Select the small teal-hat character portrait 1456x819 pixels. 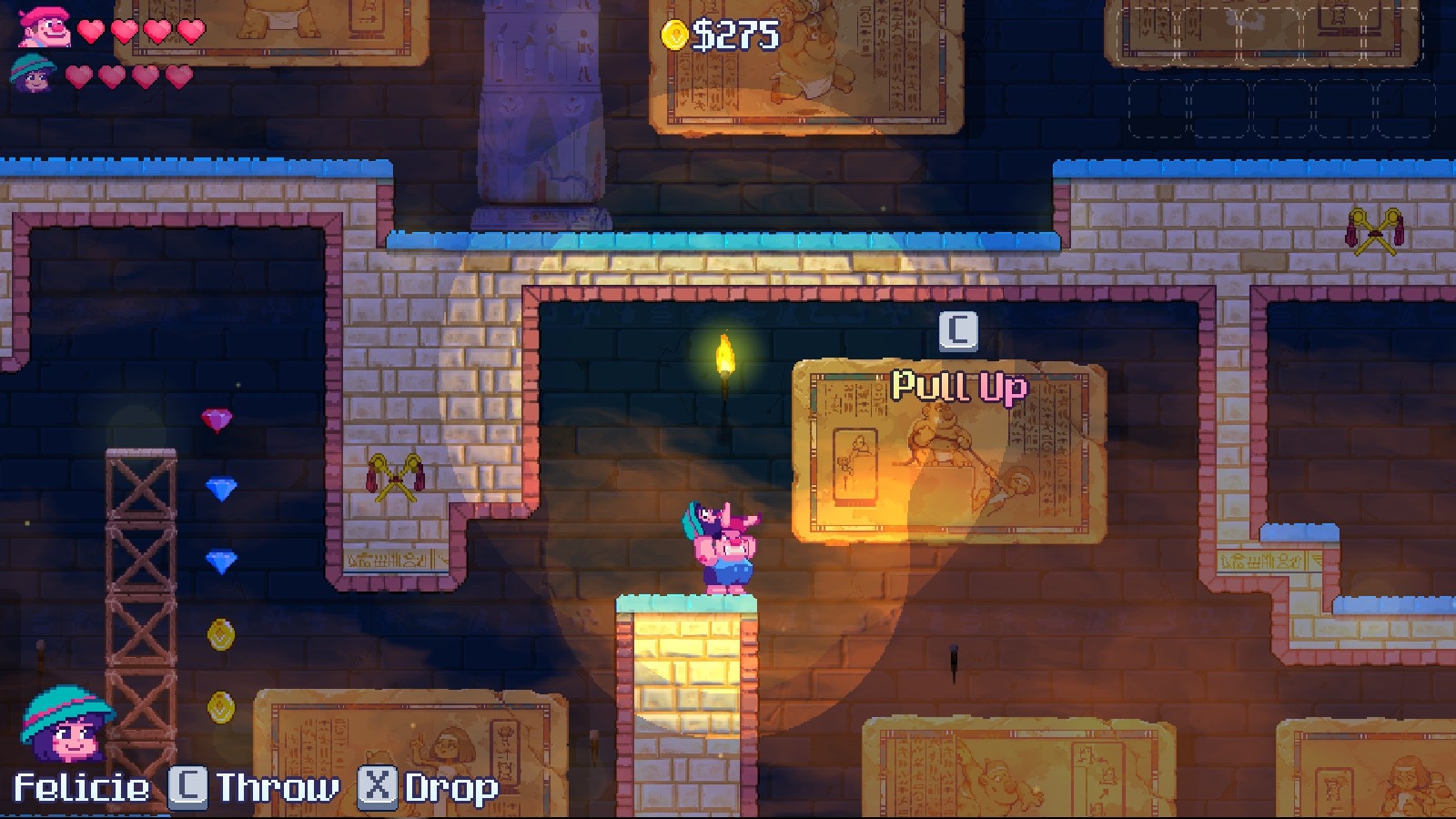pos(34,73)
